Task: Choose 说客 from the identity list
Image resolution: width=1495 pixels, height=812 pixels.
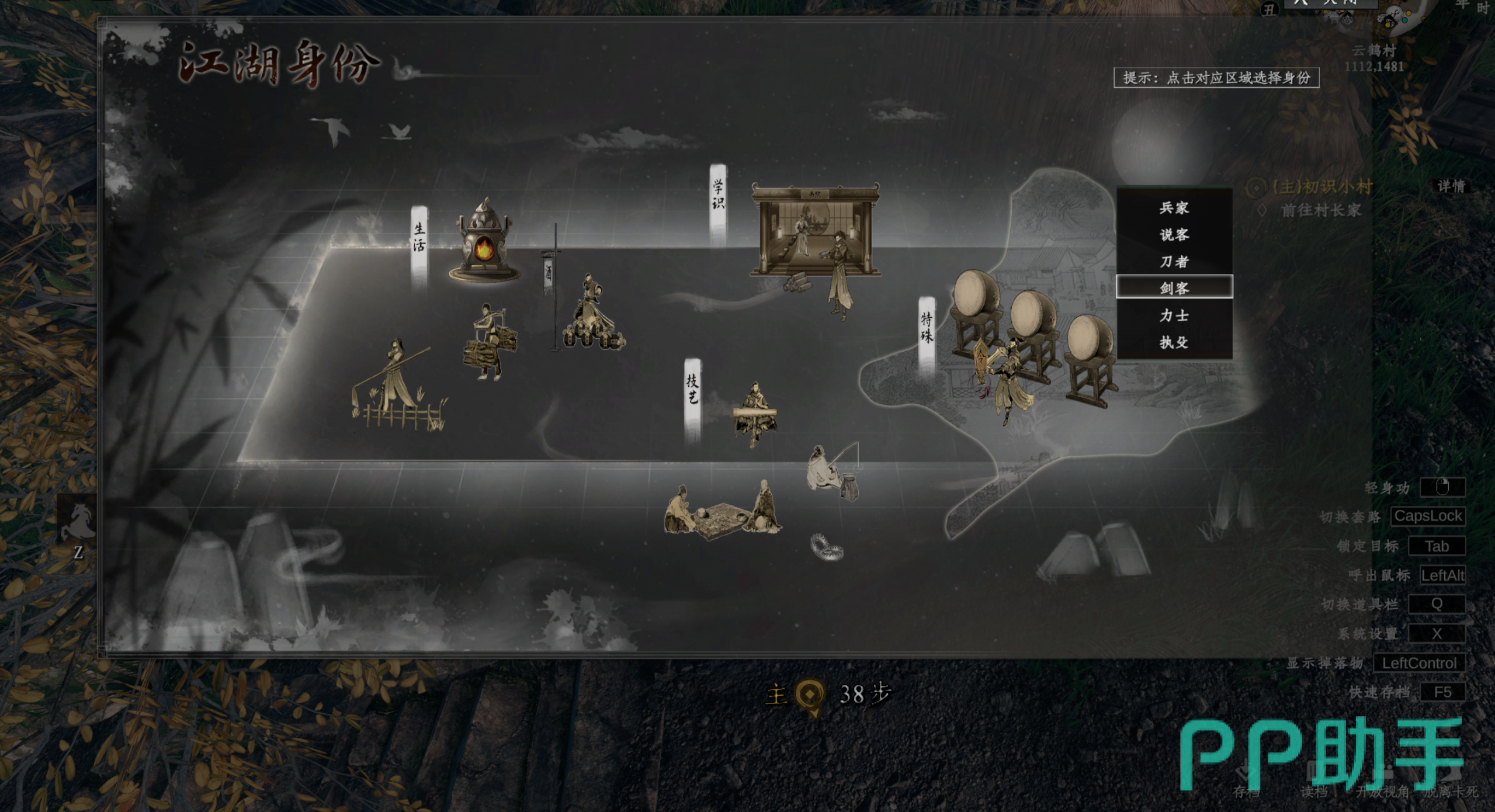Action: 1174,235
